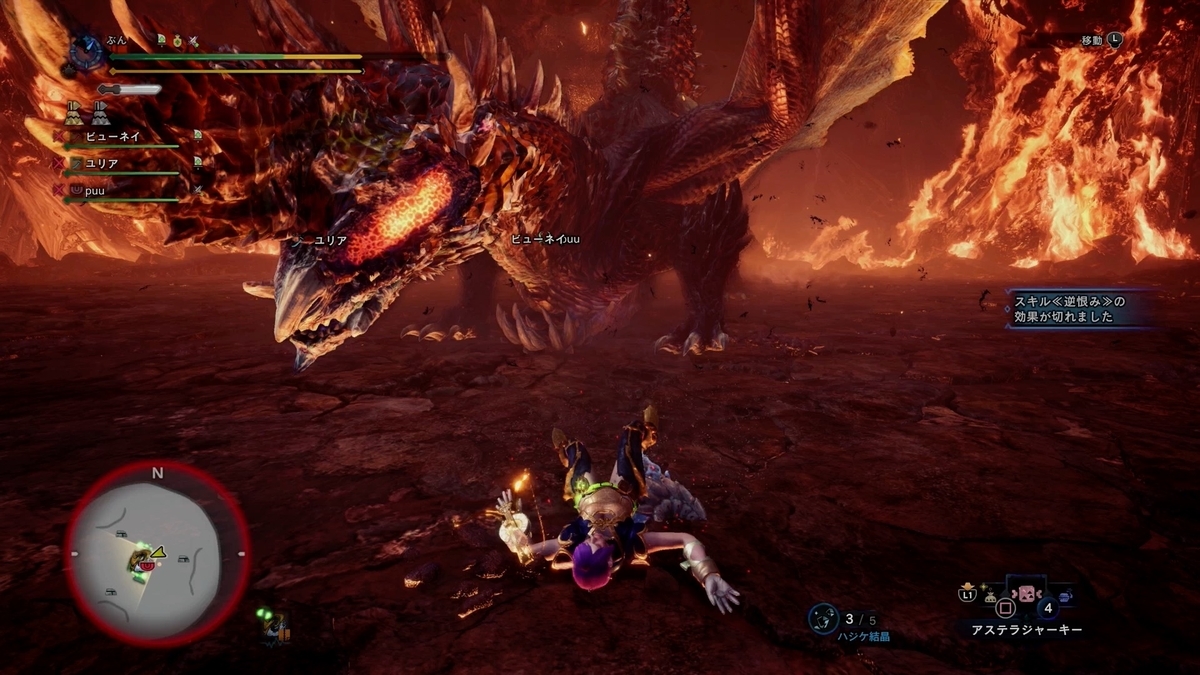Click the quest timer clock icon

pos(87,51)
